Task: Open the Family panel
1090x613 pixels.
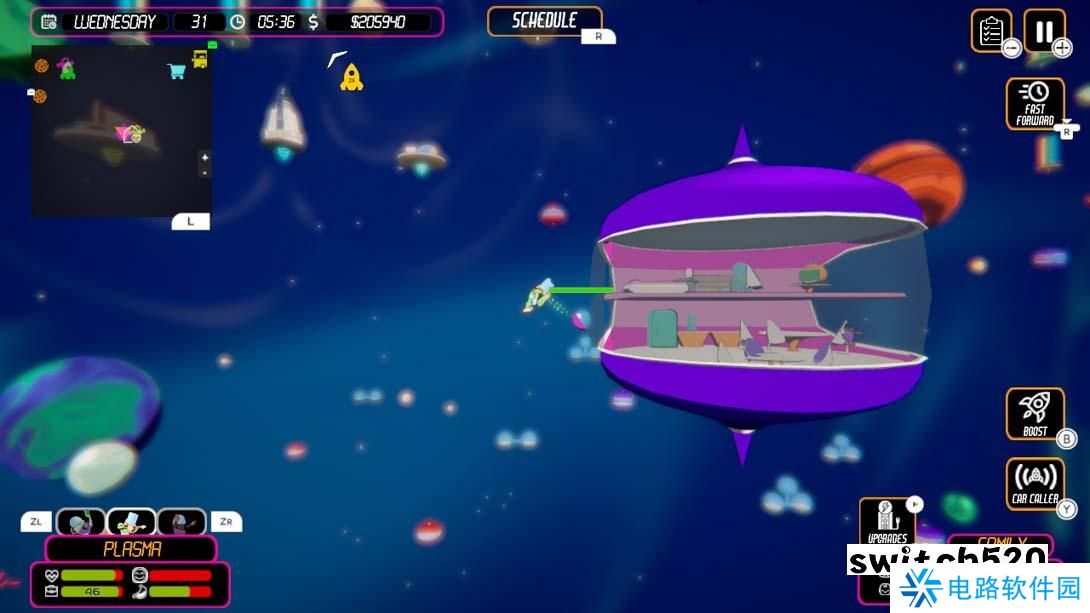Action: (1000, 543)
